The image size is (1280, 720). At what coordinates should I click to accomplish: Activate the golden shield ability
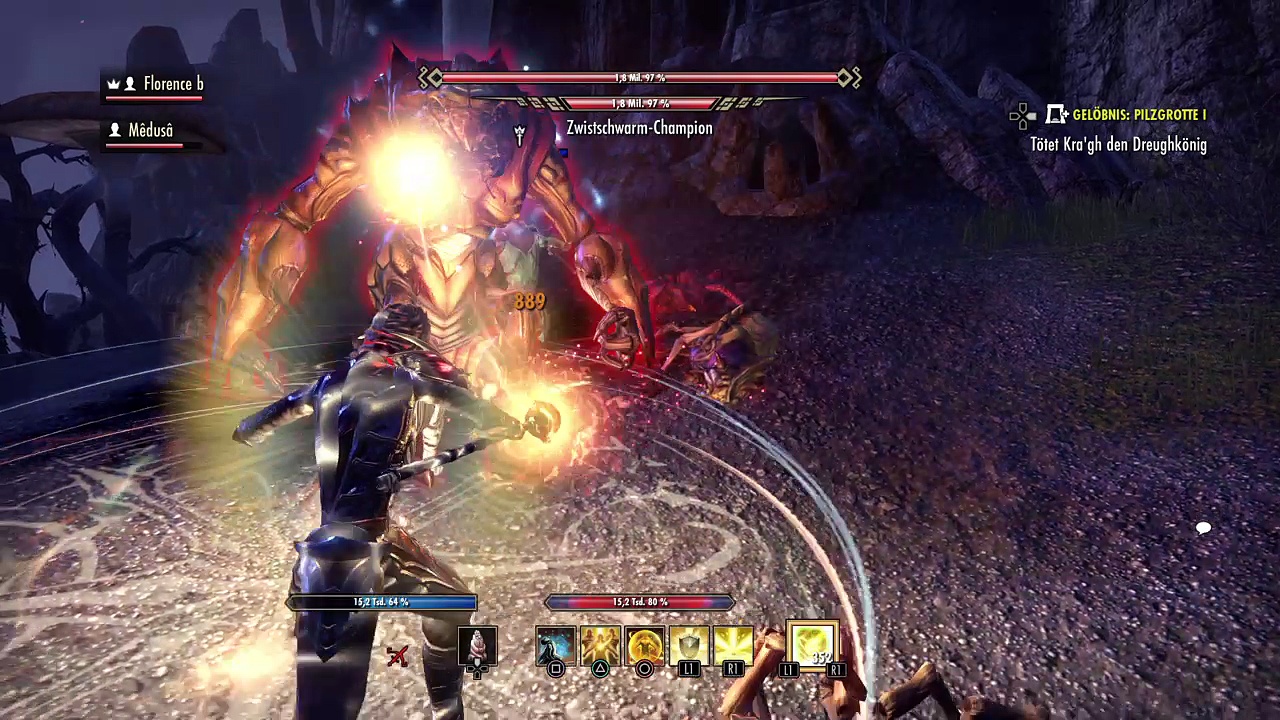[688, 645]
